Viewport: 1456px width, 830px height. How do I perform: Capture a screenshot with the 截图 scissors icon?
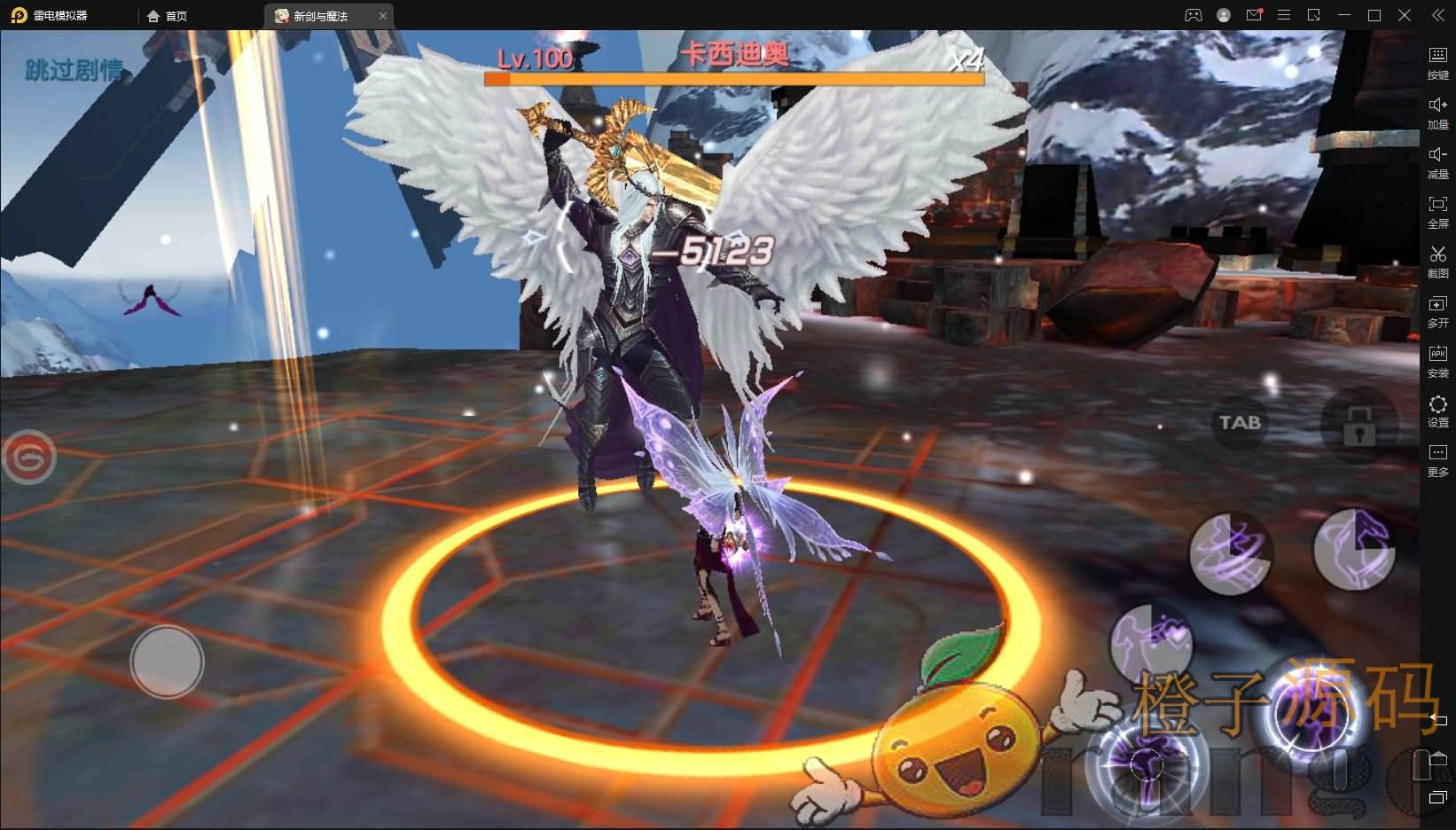1438,262
